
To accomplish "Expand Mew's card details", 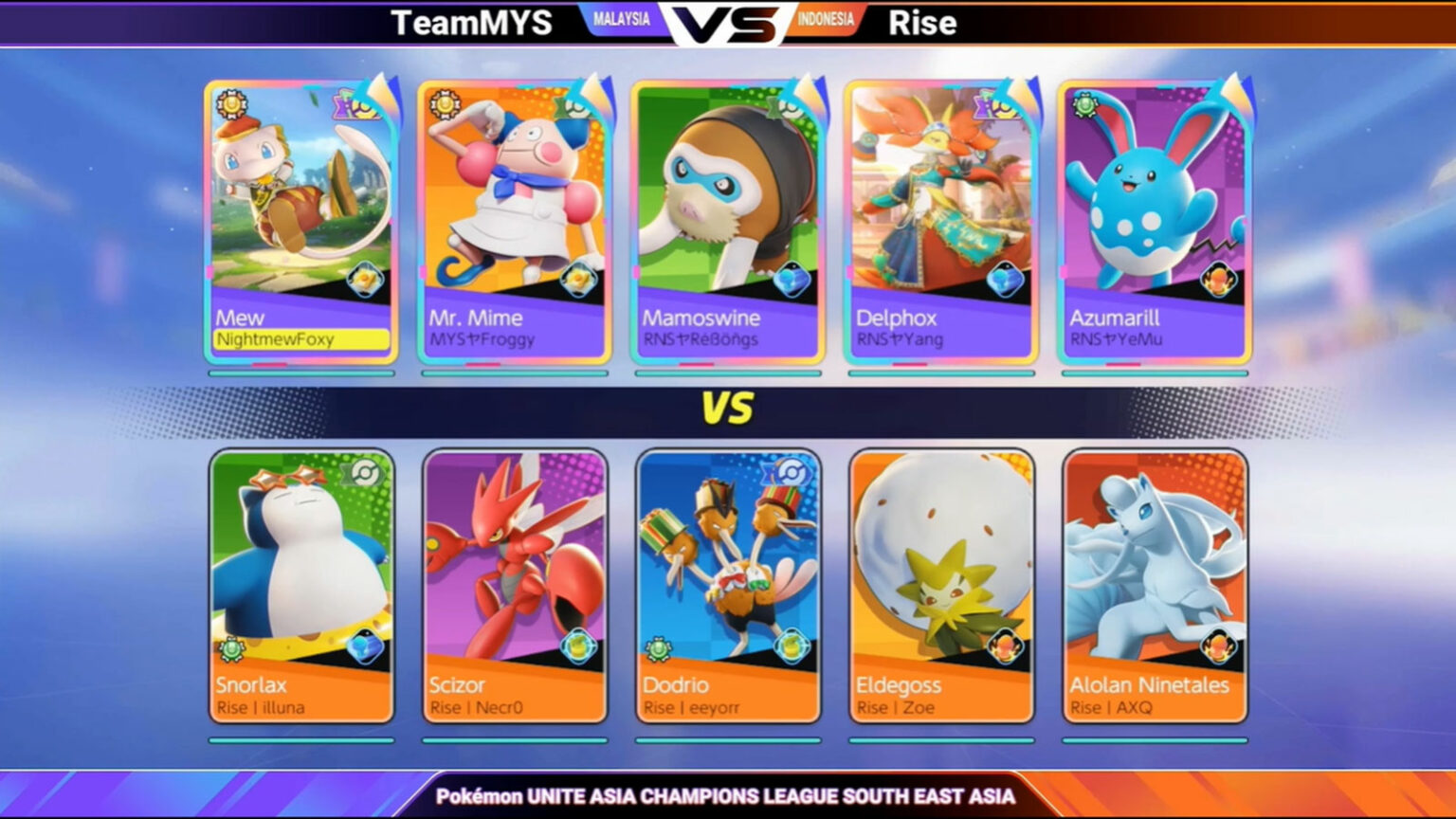I will click(300, 227).
